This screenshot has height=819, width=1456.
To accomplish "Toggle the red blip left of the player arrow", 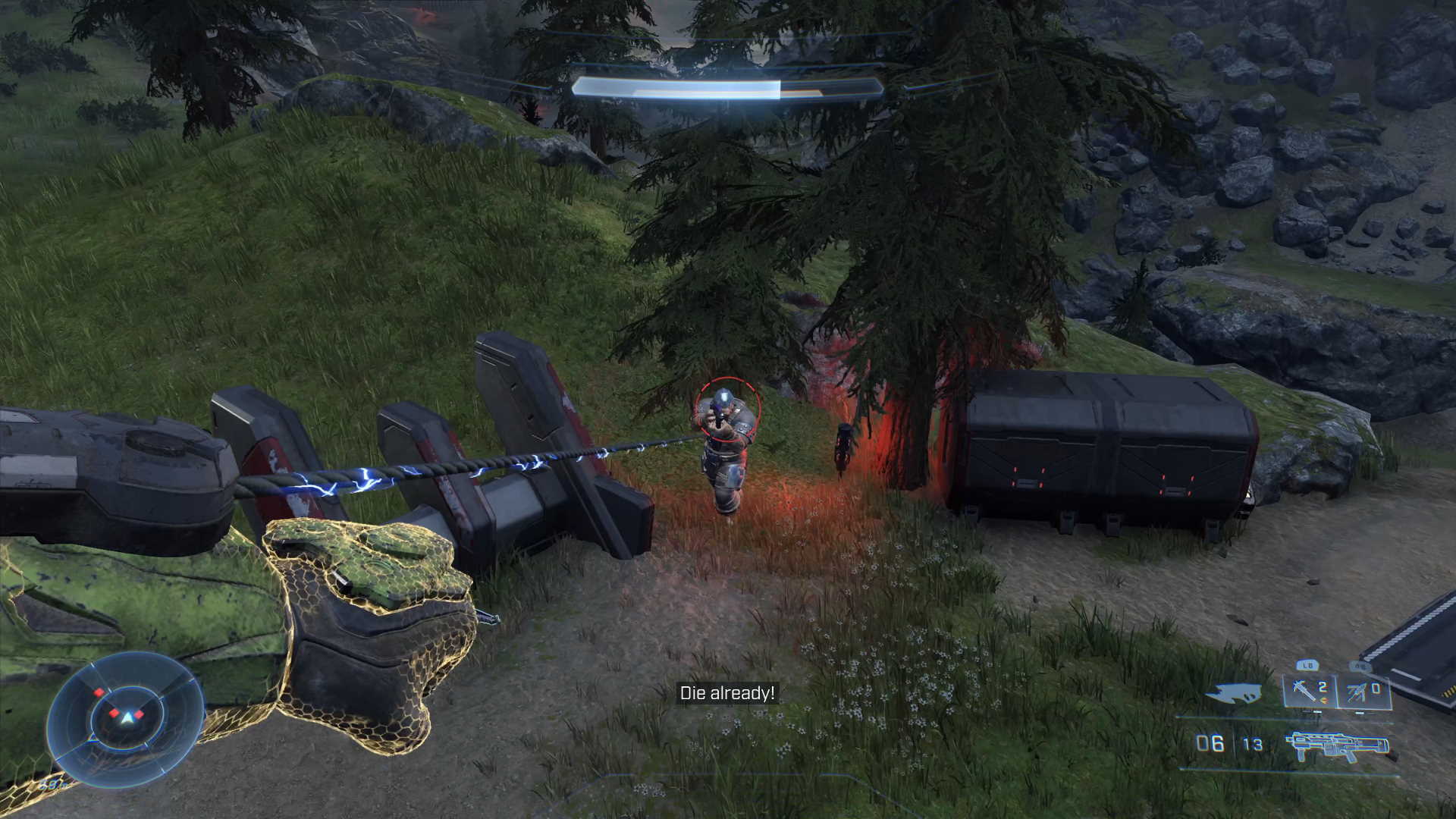I will click(115, 713).
